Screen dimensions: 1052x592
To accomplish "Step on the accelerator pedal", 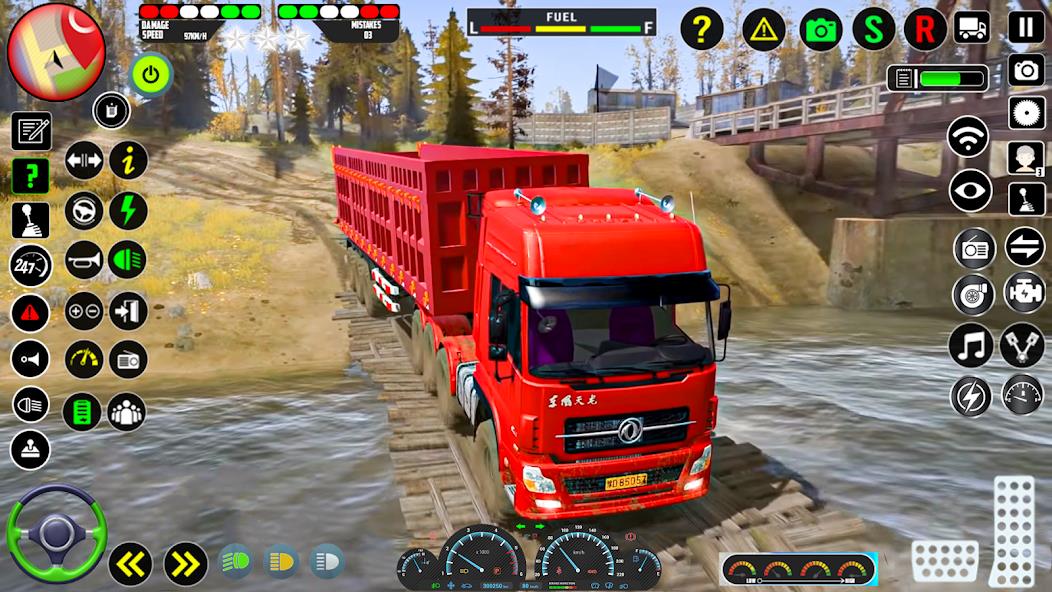I will [1014, 530].
